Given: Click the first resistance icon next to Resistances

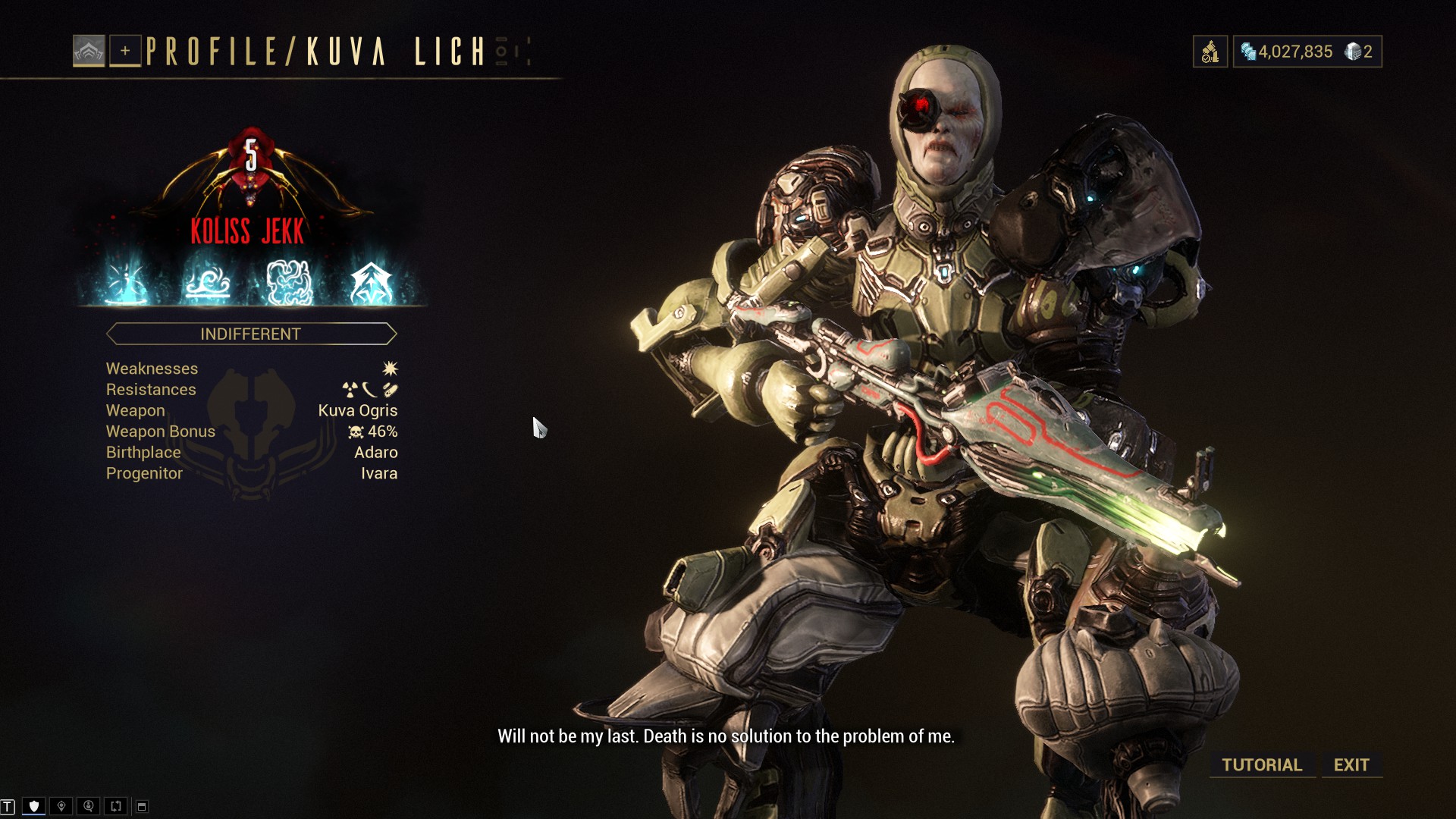Looking at the screenshot, I should [350, 389].
